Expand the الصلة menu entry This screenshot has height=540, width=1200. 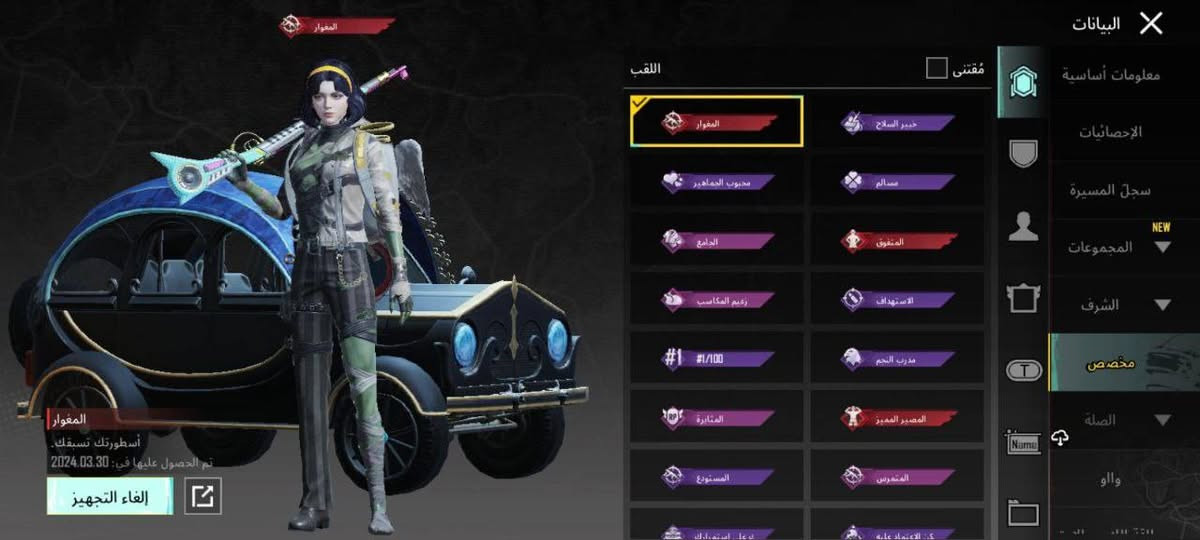point(1110,421)
